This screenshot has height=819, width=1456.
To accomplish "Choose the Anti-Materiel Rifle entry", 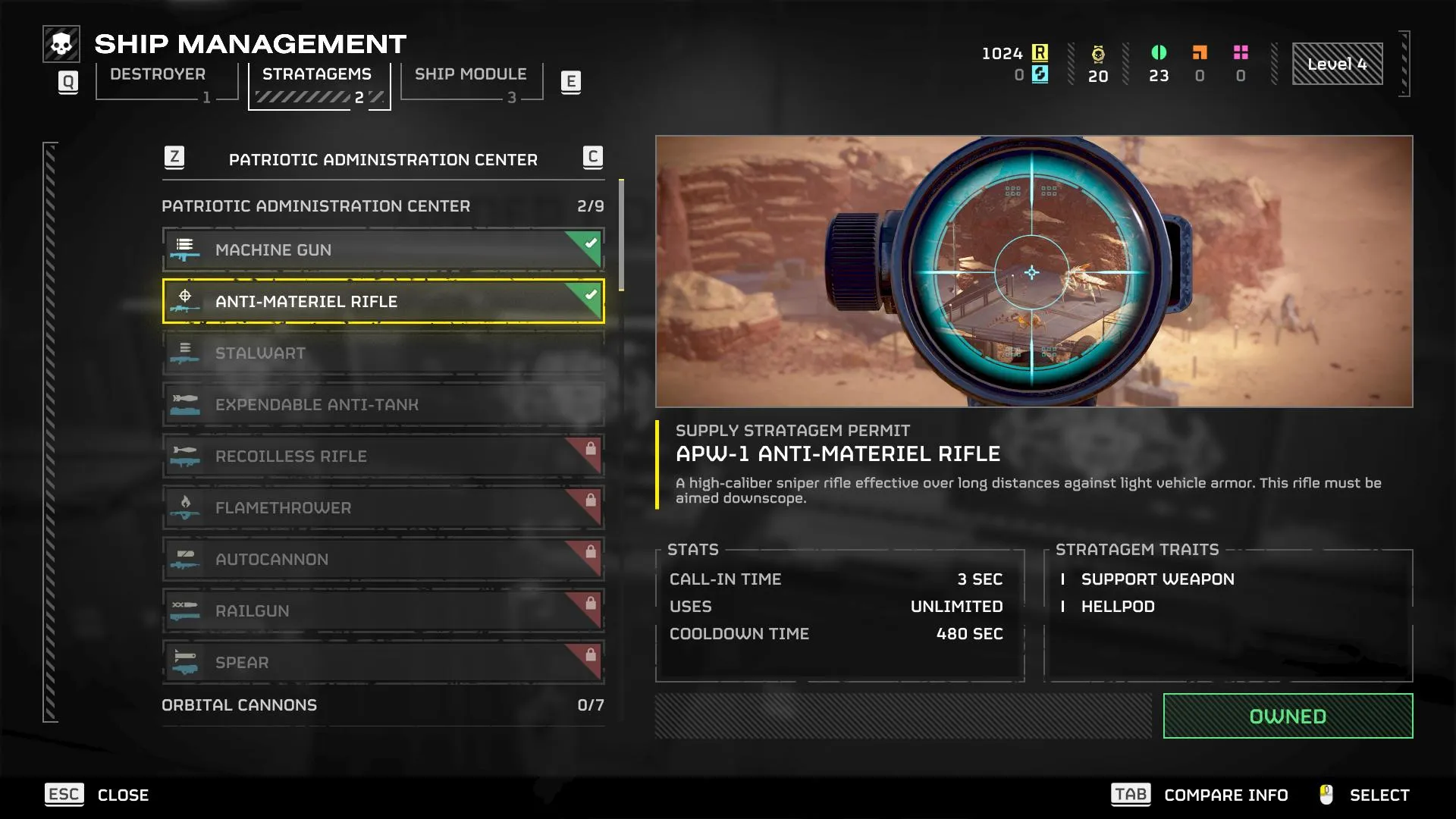I will coord(383,302).
